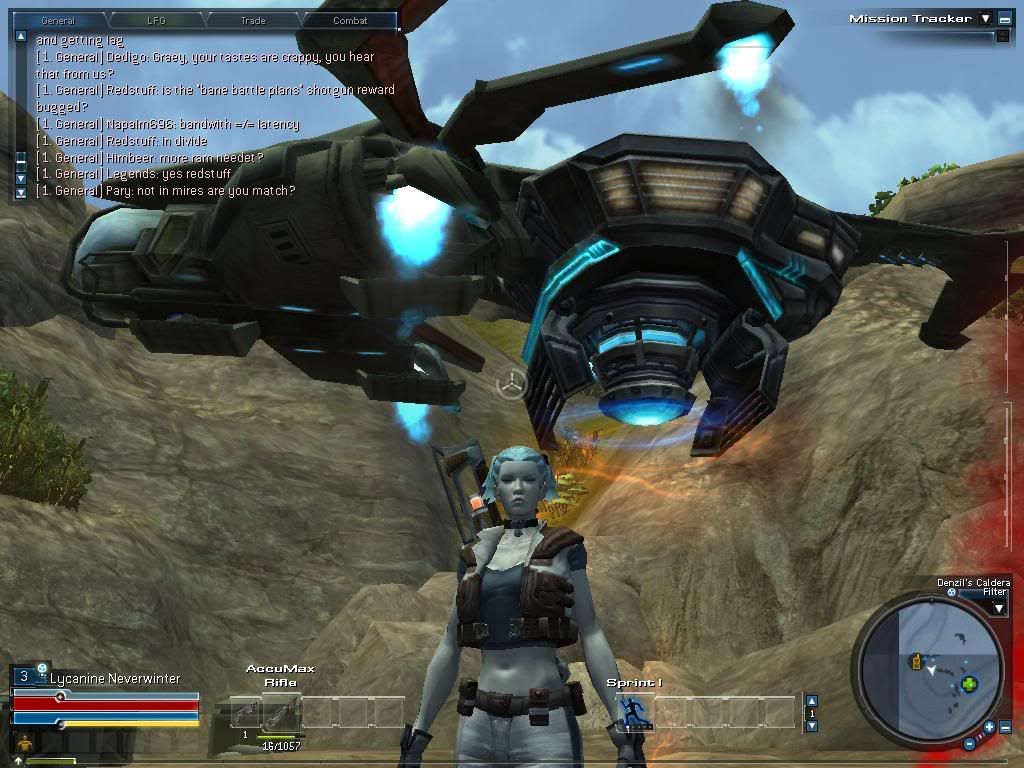Open the LFG chat tab
This screenshot has width=1024, height=768.
pos(156,20)
